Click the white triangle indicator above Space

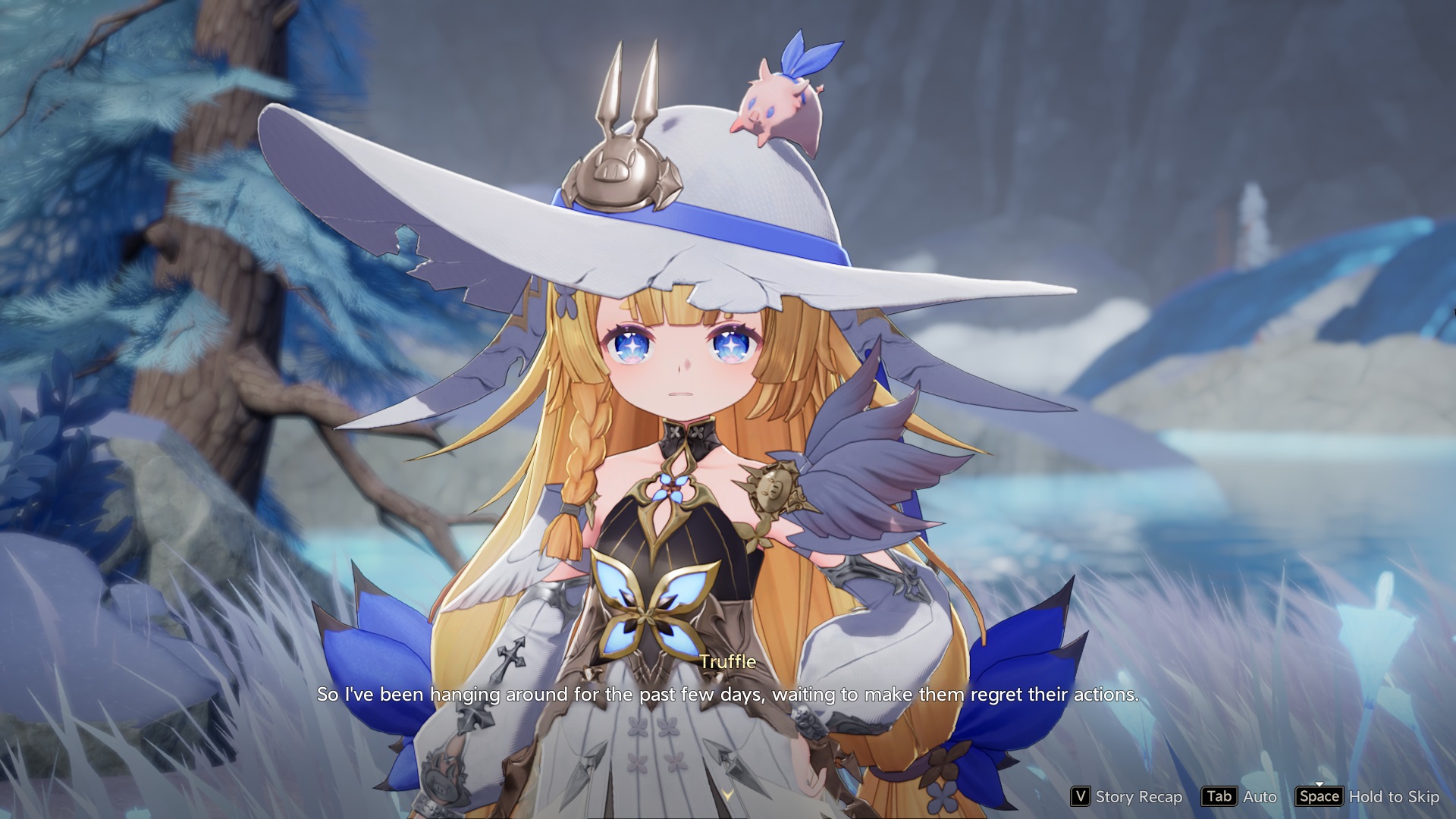pyautogui.click(x=1319, y=783)
